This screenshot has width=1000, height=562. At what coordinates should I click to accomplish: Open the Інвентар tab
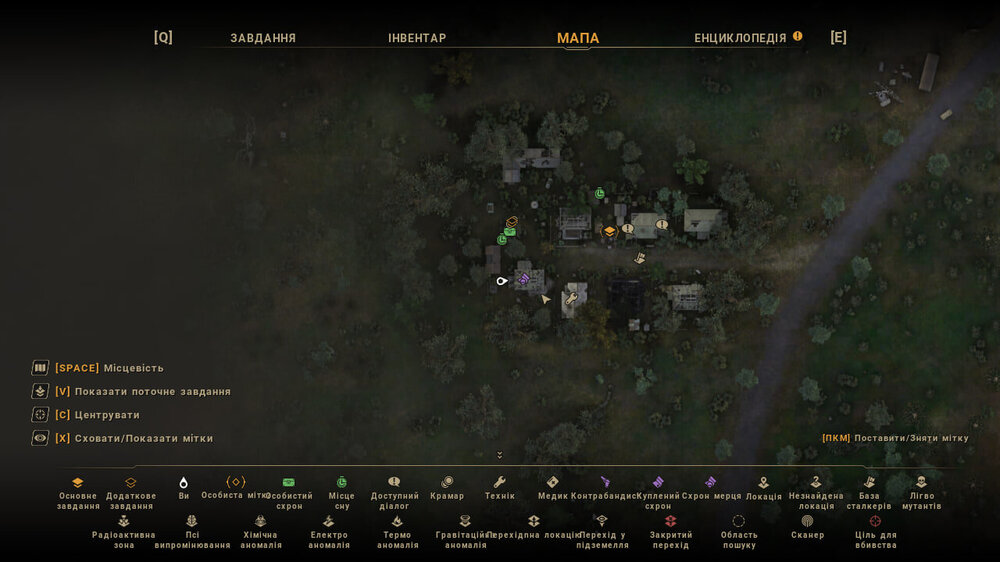click(417, 38)
